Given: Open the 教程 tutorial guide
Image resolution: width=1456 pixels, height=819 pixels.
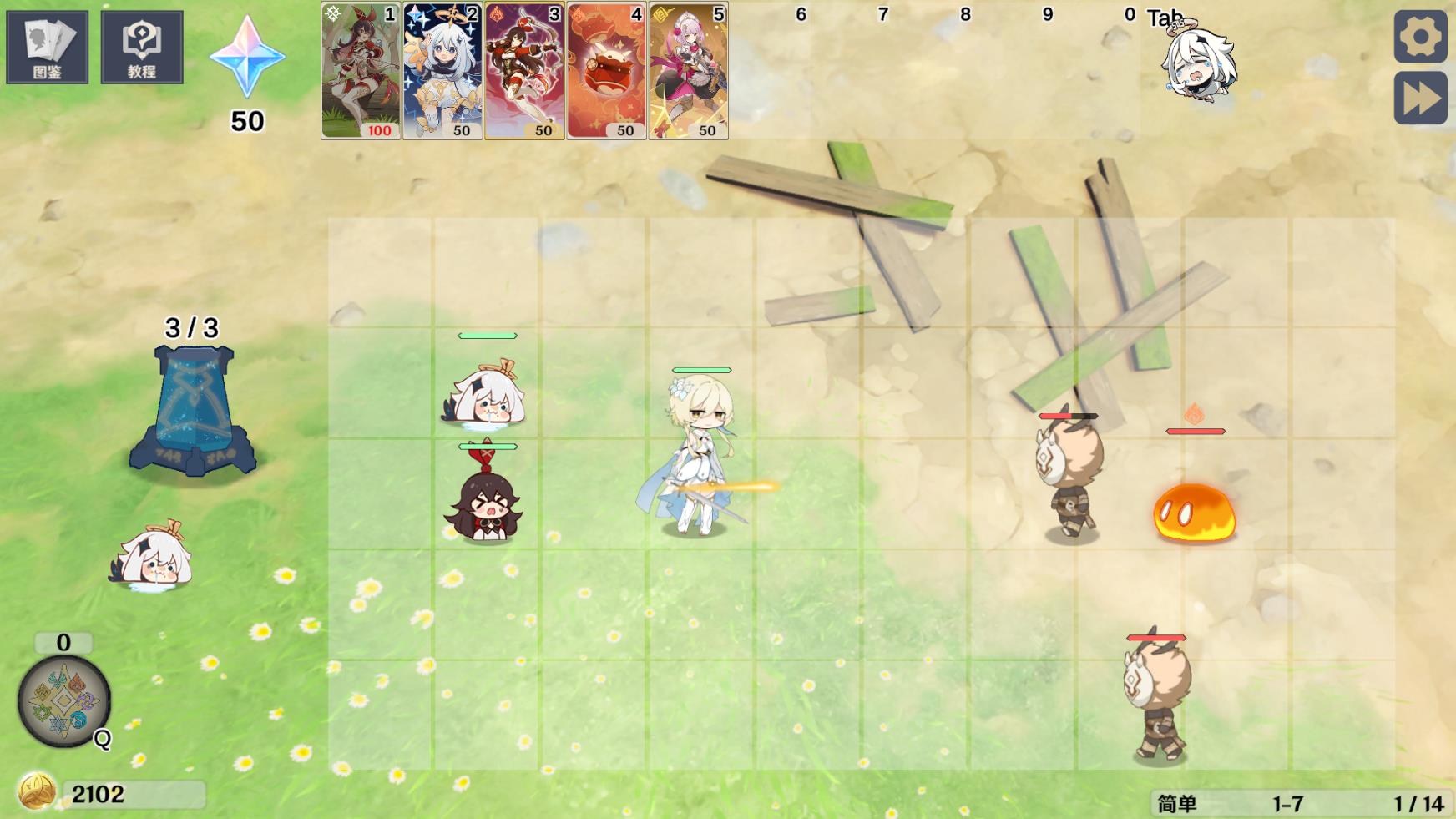Looking at the screenshot, I should [141, 46].
